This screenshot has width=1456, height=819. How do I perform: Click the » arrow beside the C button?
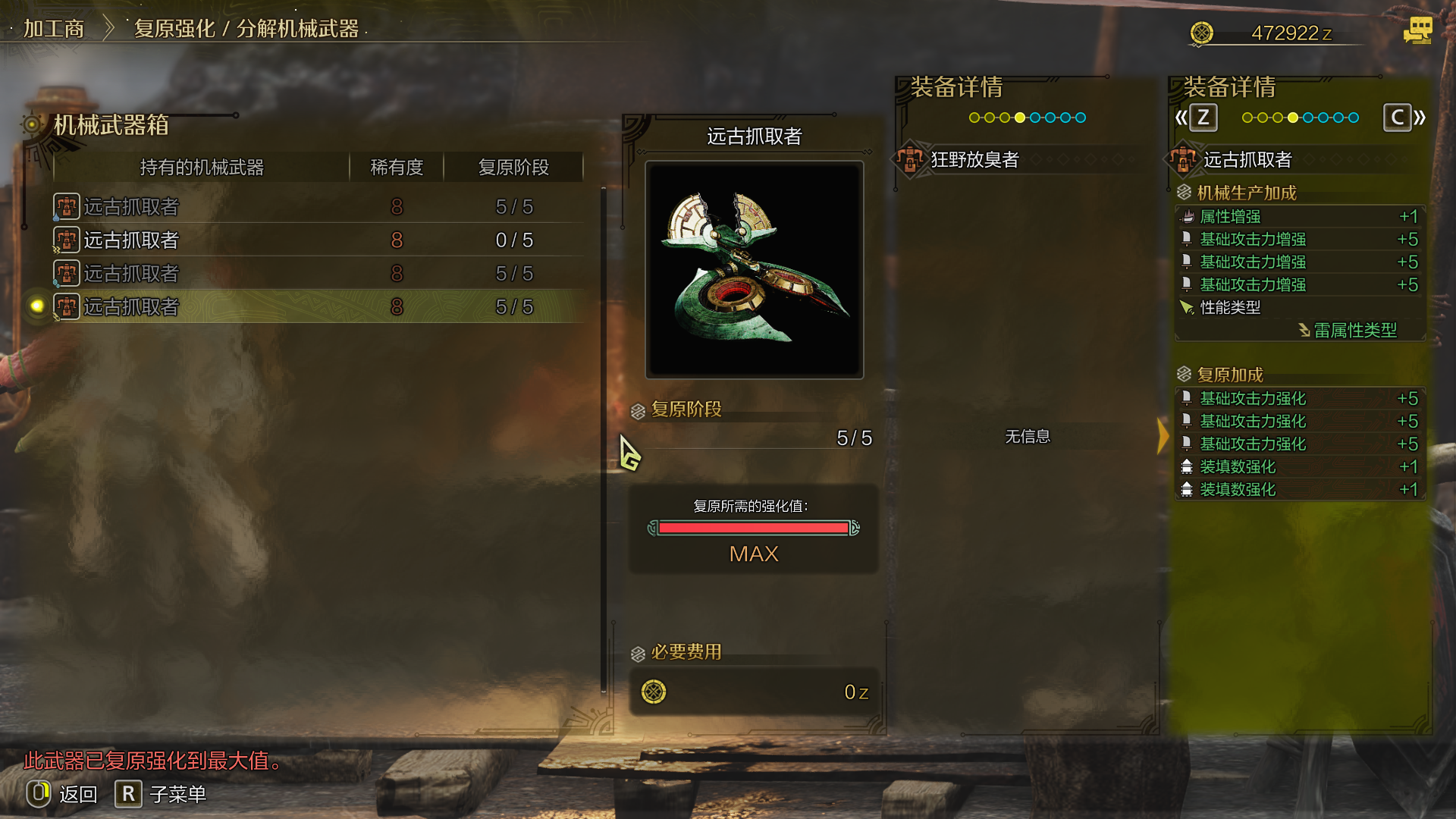1419,118
